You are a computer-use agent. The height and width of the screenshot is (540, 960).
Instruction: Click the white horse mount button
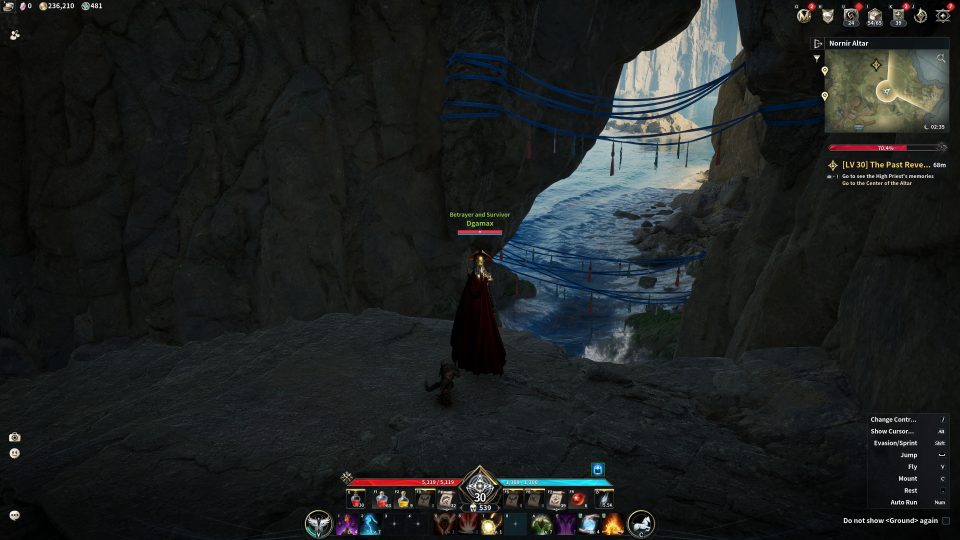(x=641, y=523)
